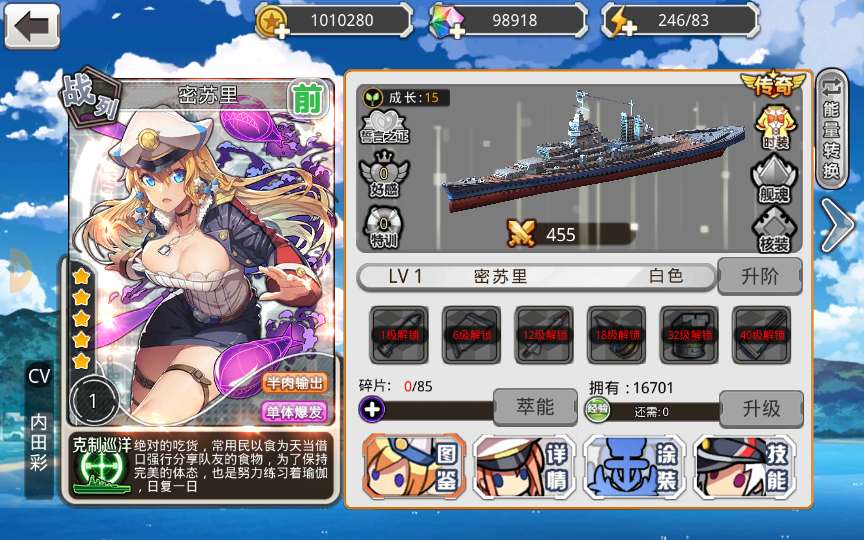Go back using the arrow button
The height and width of the screenshot is (540, 864).
click(32, 26)
